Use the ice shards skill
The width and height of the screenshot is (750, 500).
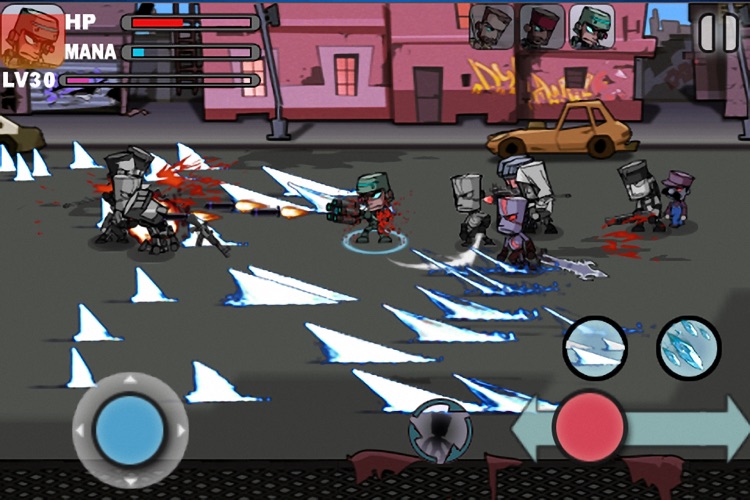(x=688, y=348)
